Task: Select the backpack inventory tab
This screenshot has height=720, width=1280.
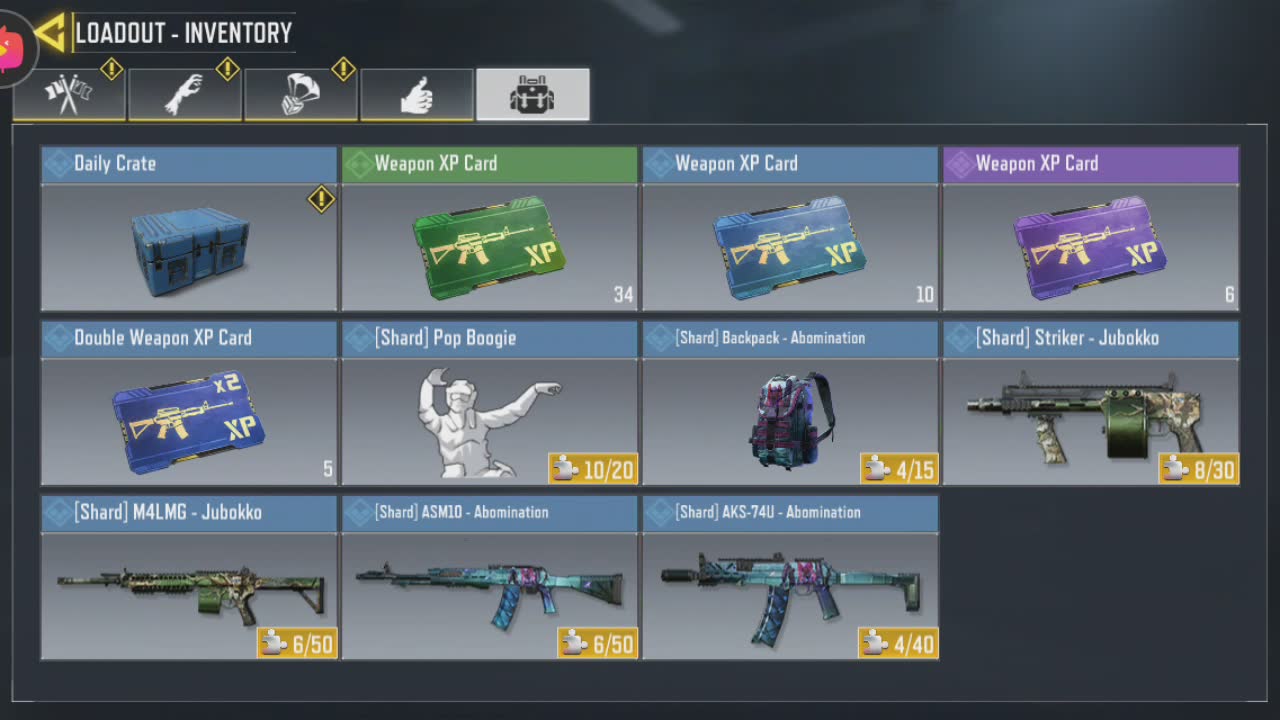Action: coord(533,95)
